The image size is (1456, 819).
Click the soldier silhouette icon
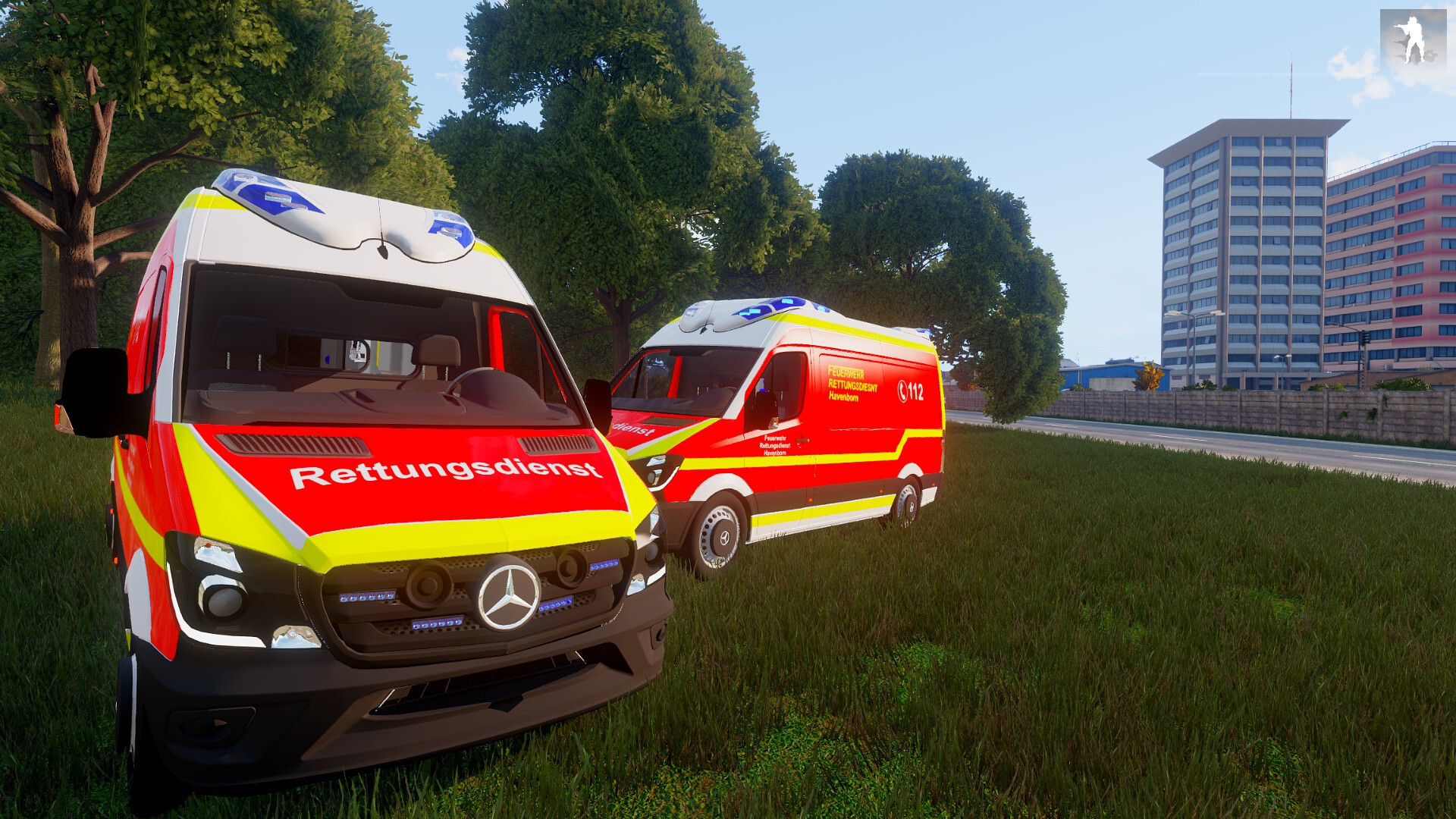coord(1413,41)
